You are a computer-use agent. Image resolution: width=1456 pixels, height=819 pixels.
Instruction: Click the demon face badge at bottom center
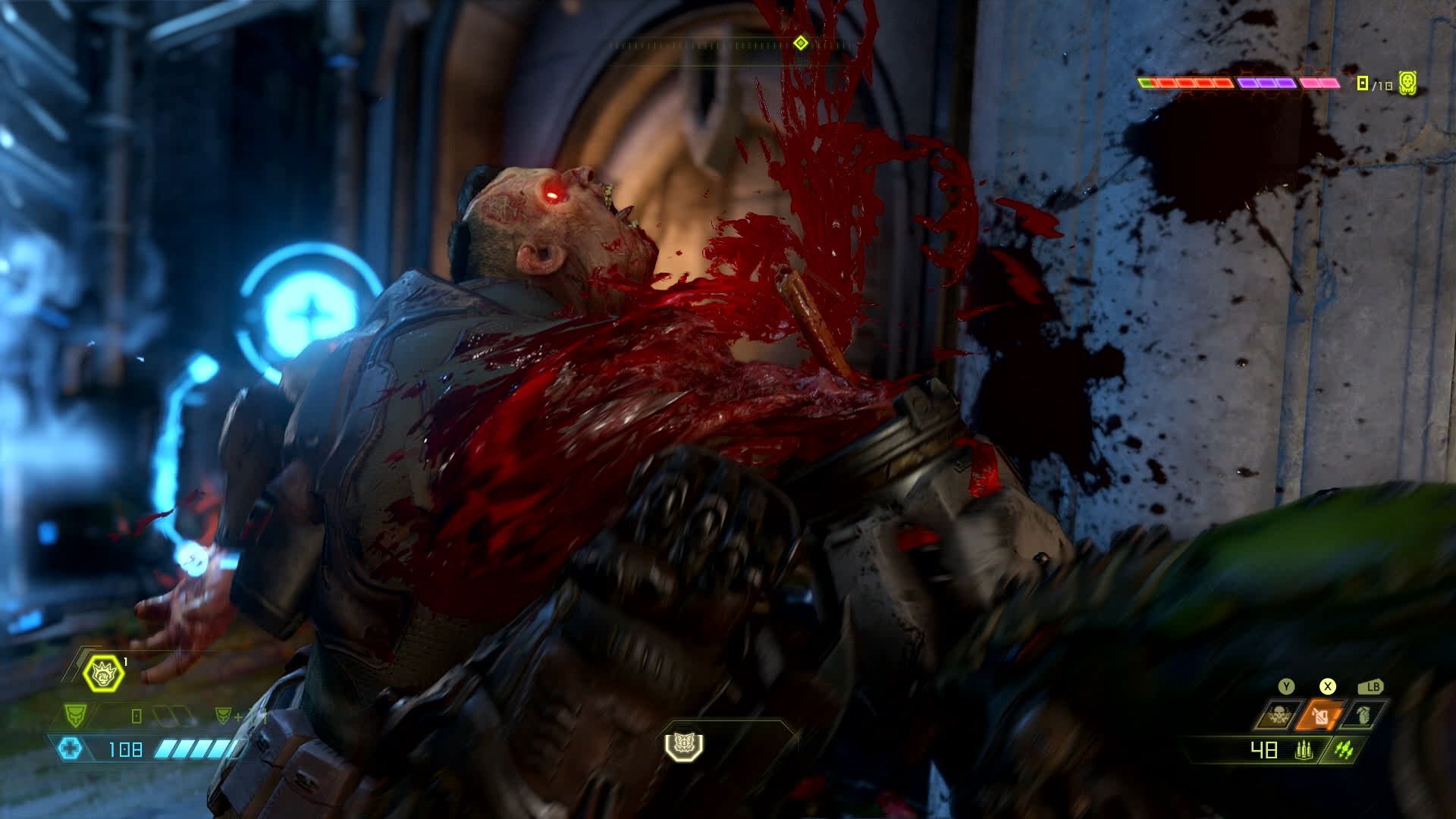[x=684, y=745]
